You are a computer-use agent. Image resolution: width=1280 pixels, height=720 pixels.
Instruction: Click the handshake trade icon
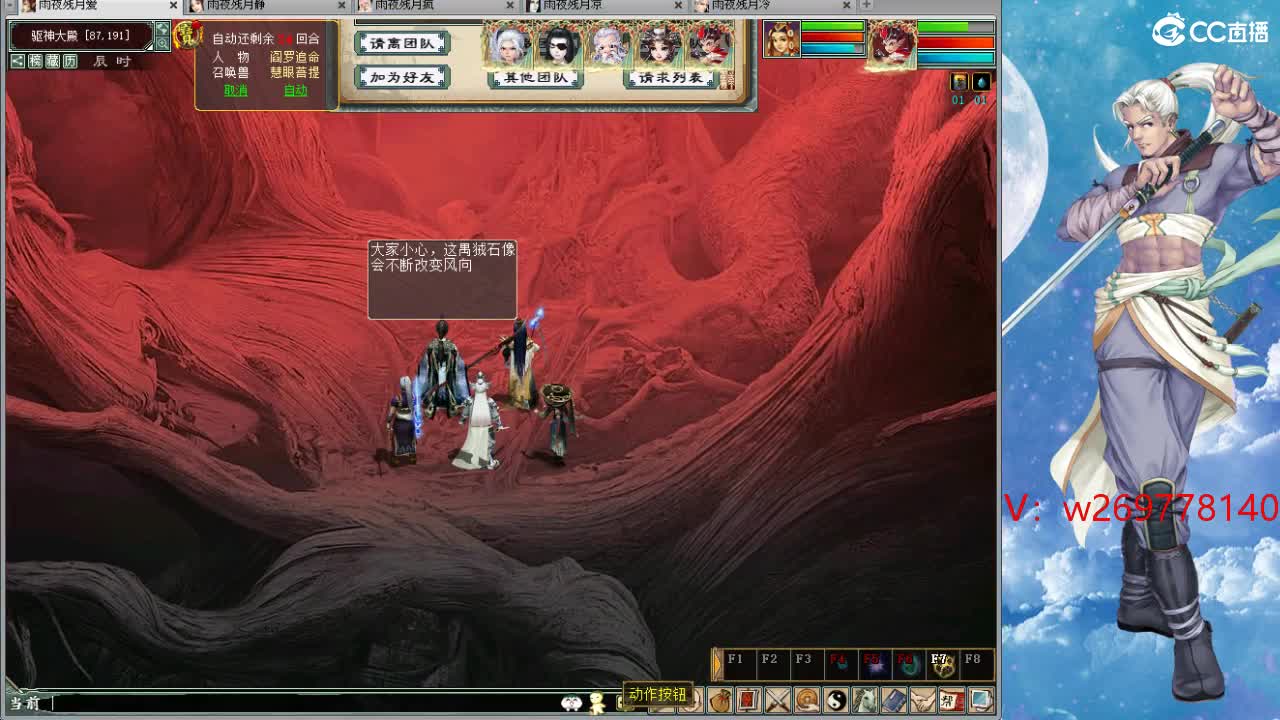[921, 699]
